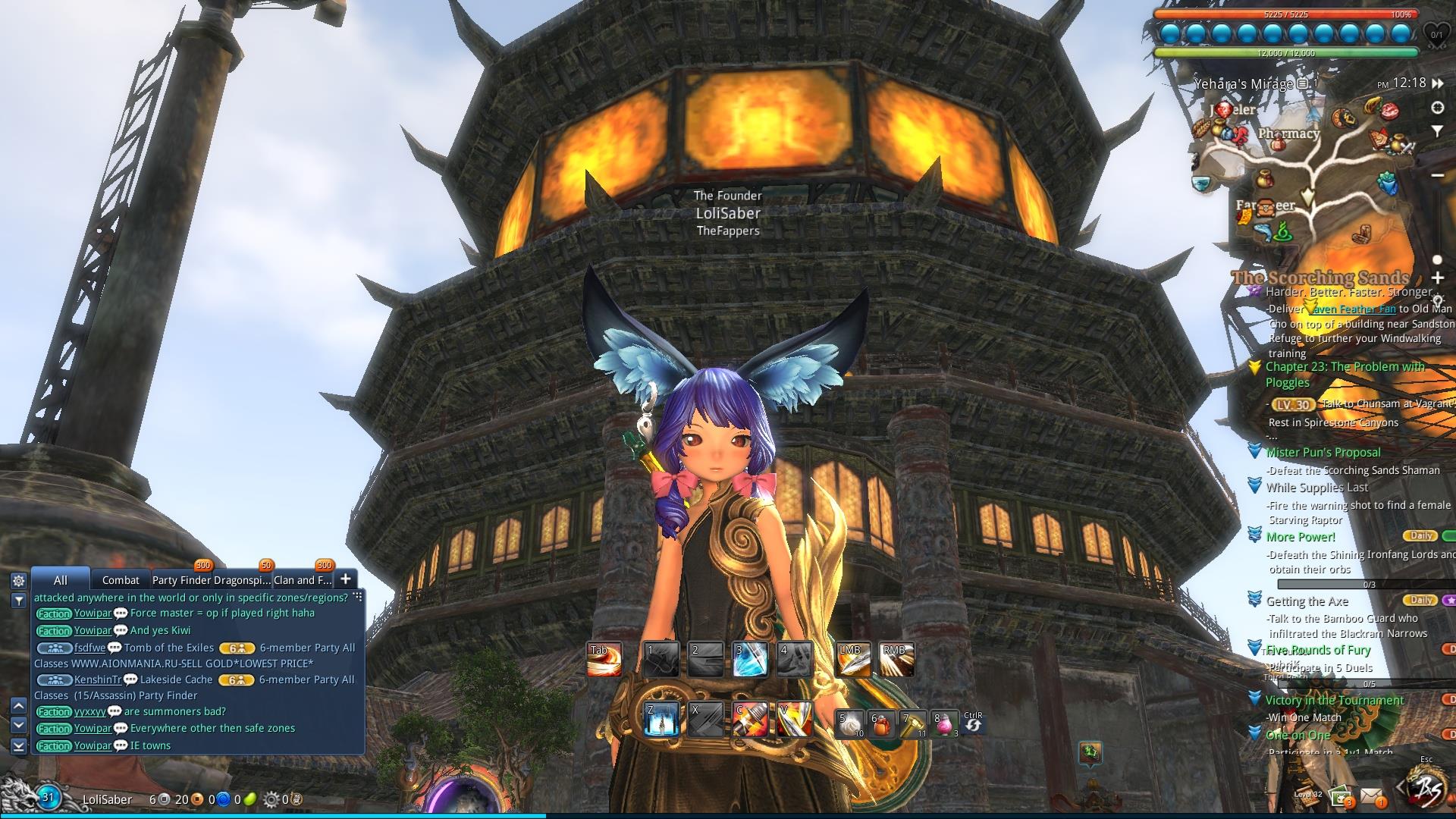The image size is (1456, 819).
Task: Open the chat filter funnel button
Action: [19, 601]
